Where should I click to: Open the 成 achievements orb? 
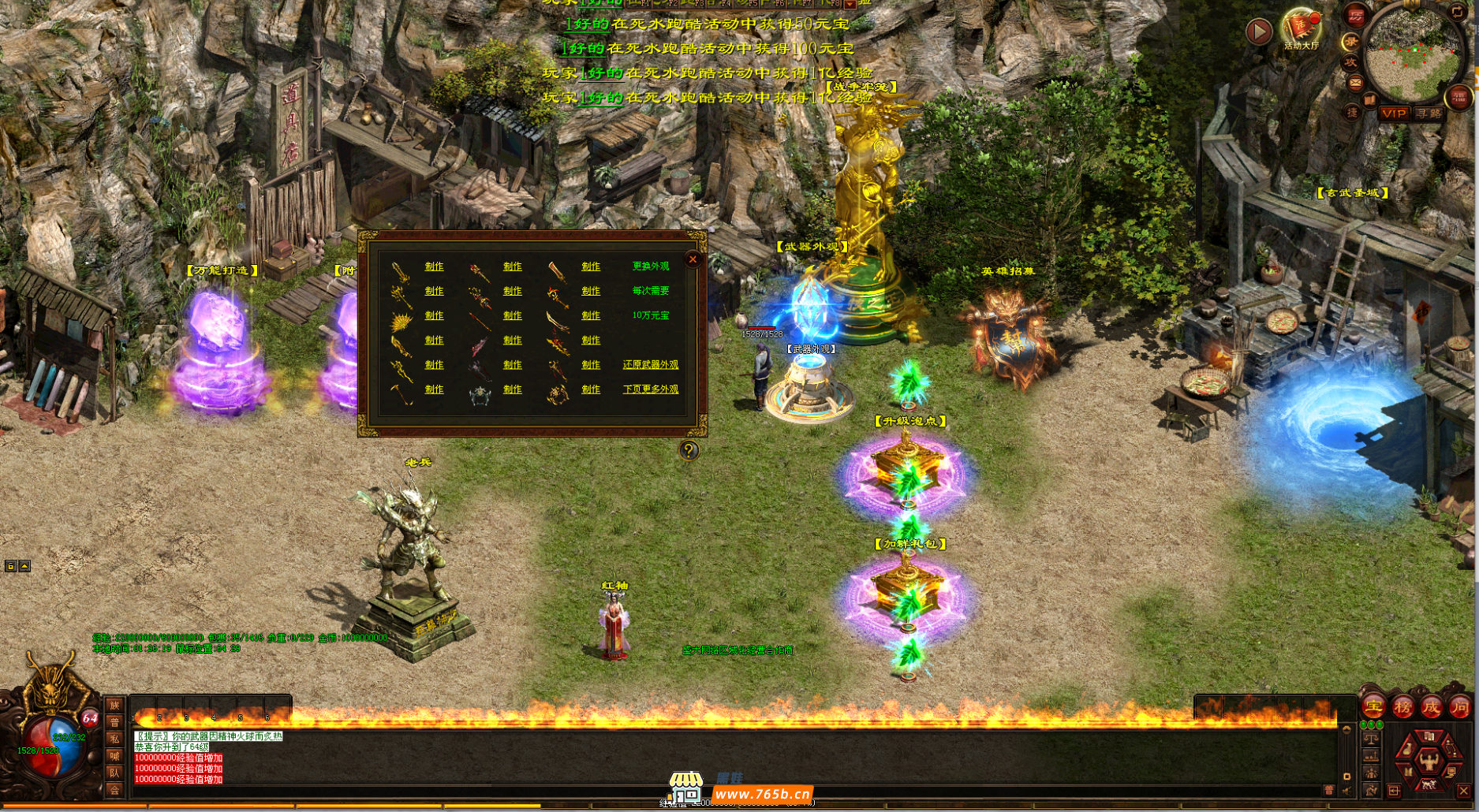point(1431,707)
